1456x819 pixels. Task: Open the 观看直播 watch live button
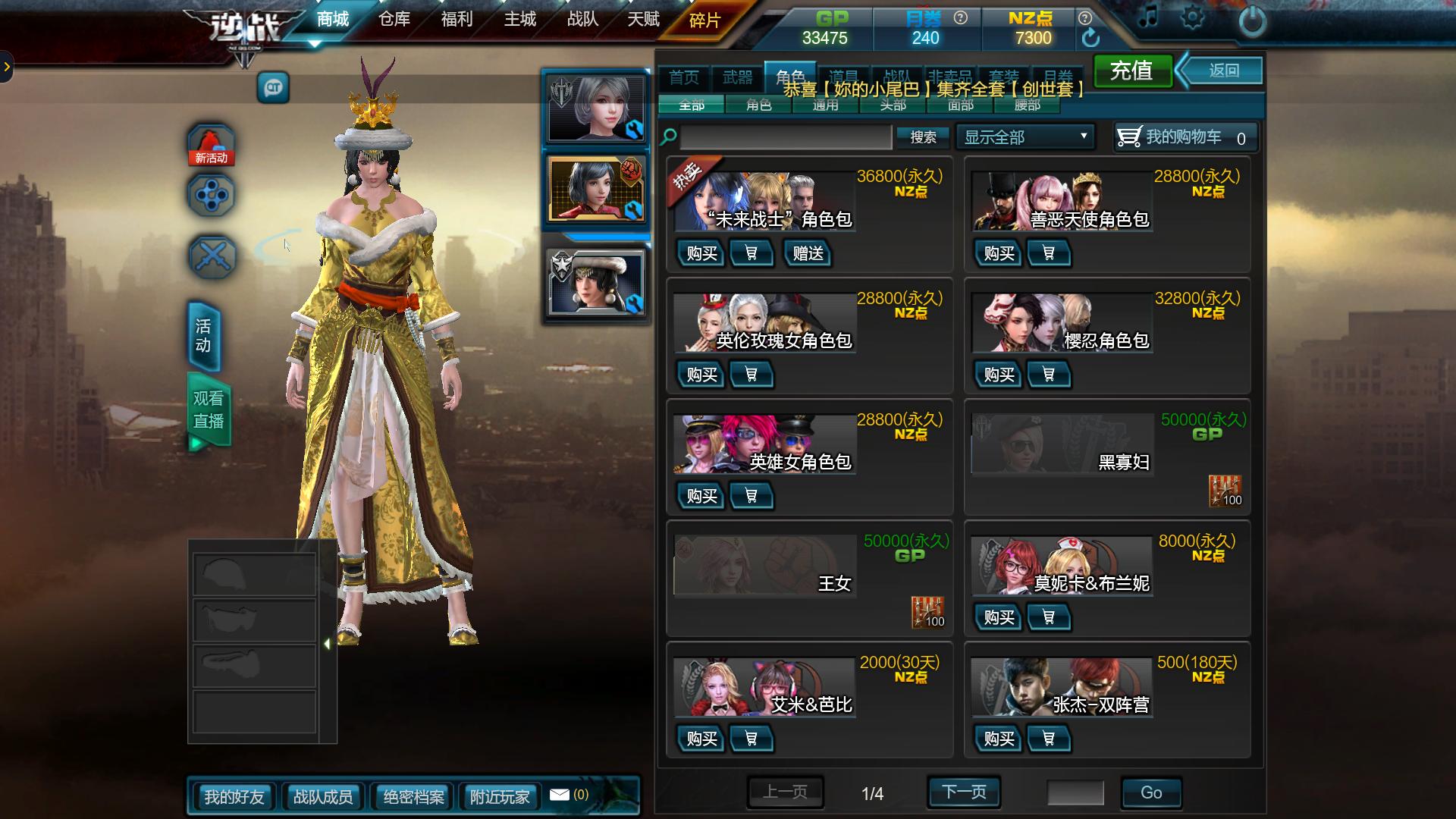[208, 410]
